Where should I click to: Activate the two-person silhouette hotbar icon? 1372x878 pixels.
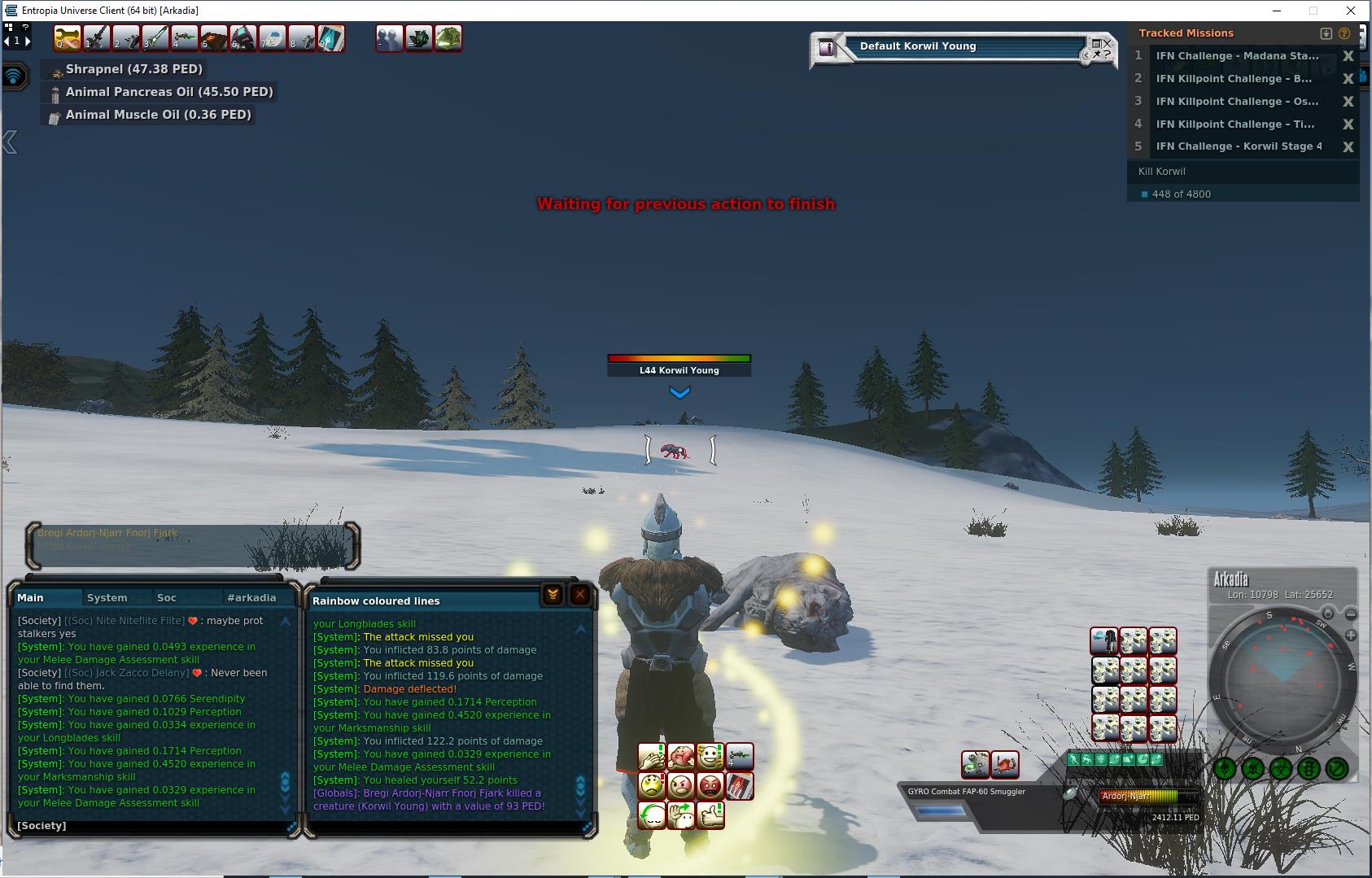(x=390, y=38)
